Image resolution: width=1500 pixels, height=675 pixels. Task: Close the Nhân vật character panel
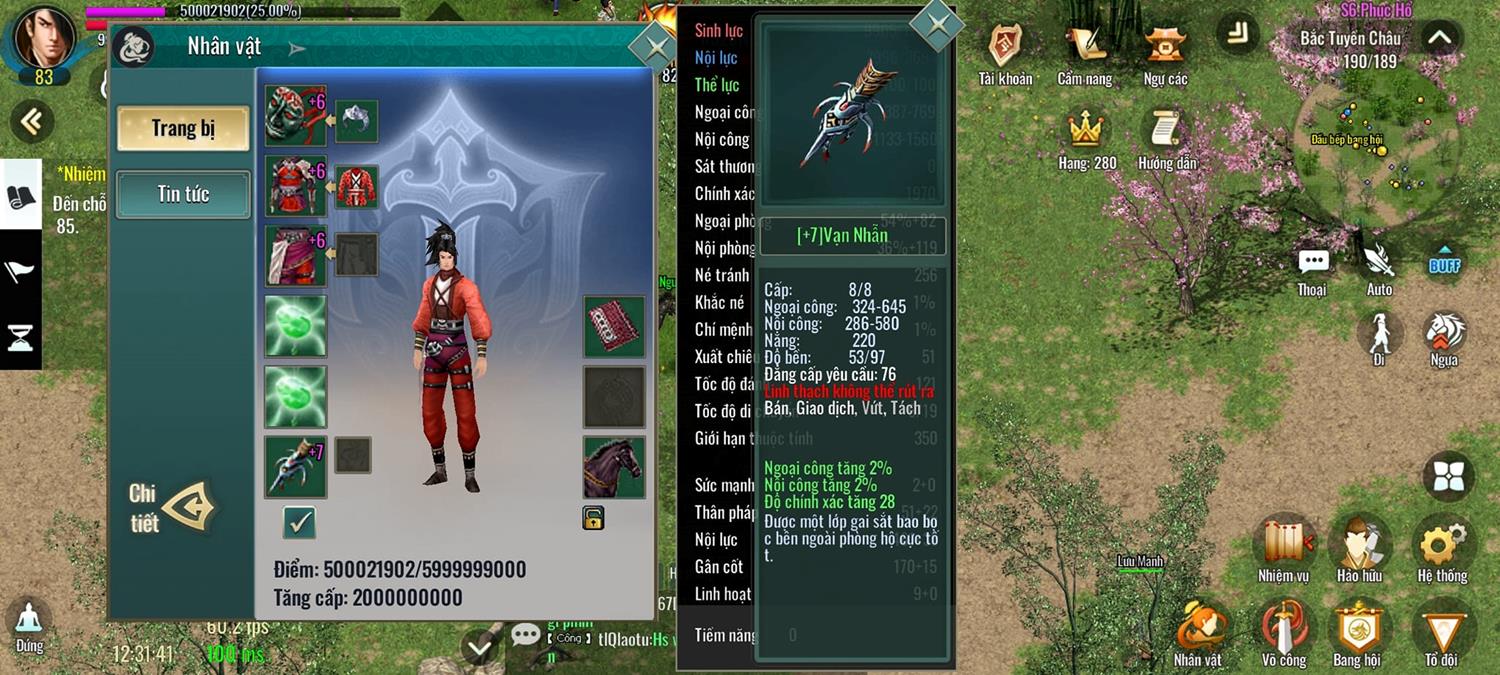tap(655, 47)
